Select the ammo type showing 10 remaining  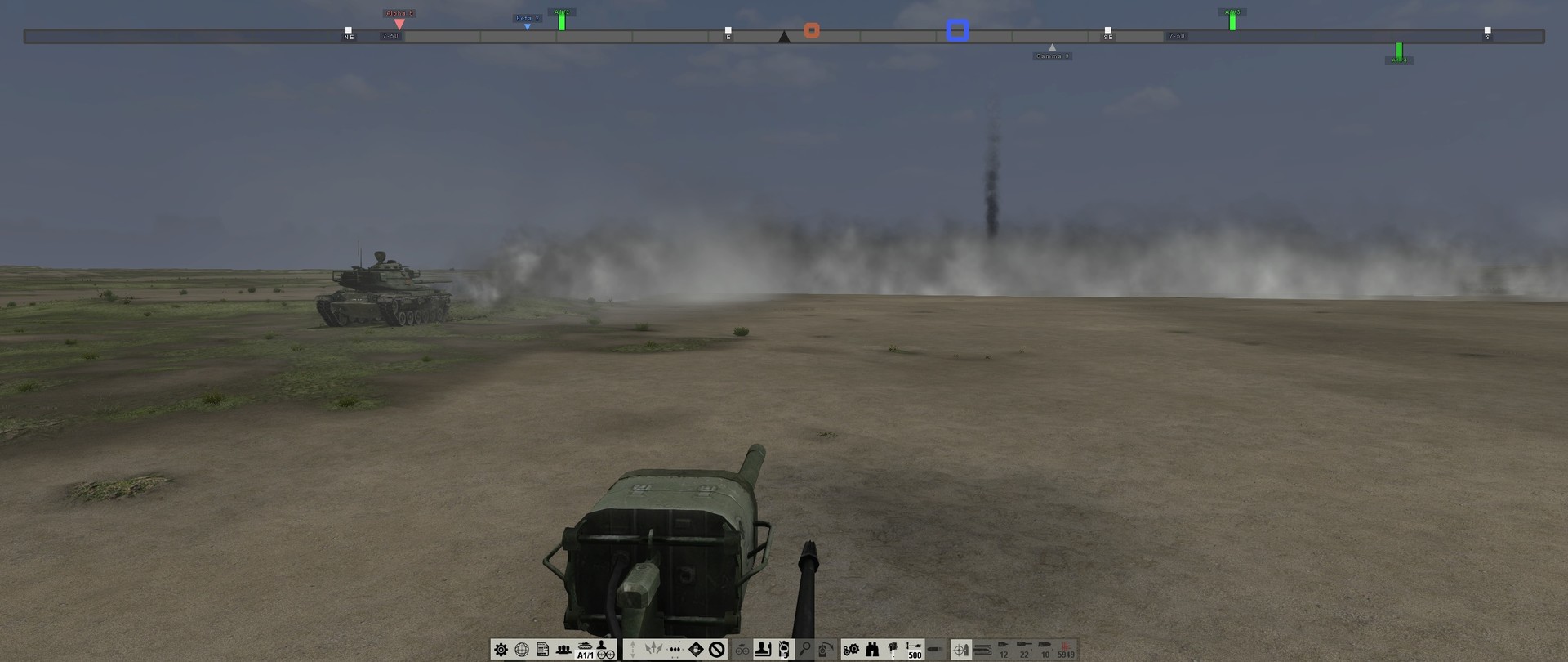coord(1045,650)
